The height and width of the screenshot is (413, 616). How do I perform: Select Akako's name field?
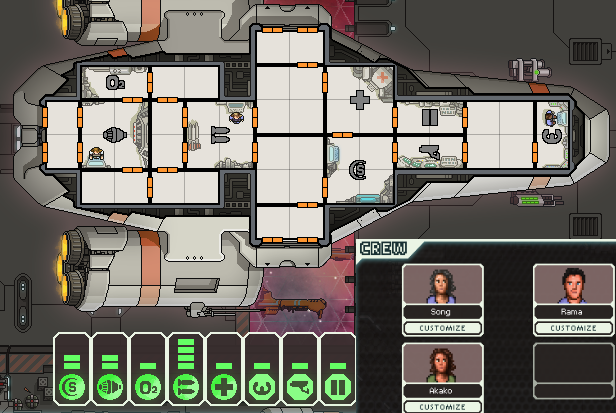[x=442, y=393]
